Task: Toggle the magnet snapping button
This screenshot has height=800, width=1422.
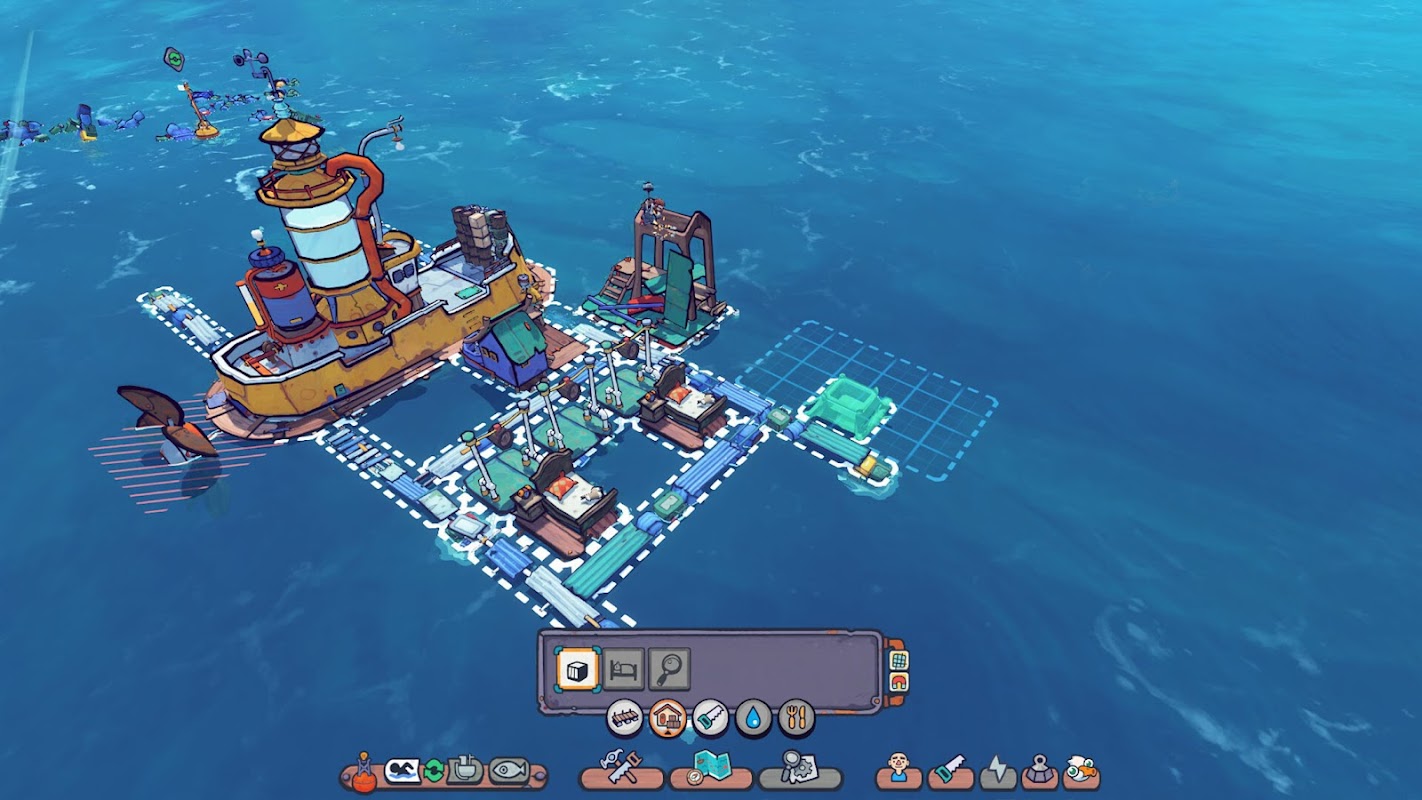Action: coord(898,682)
